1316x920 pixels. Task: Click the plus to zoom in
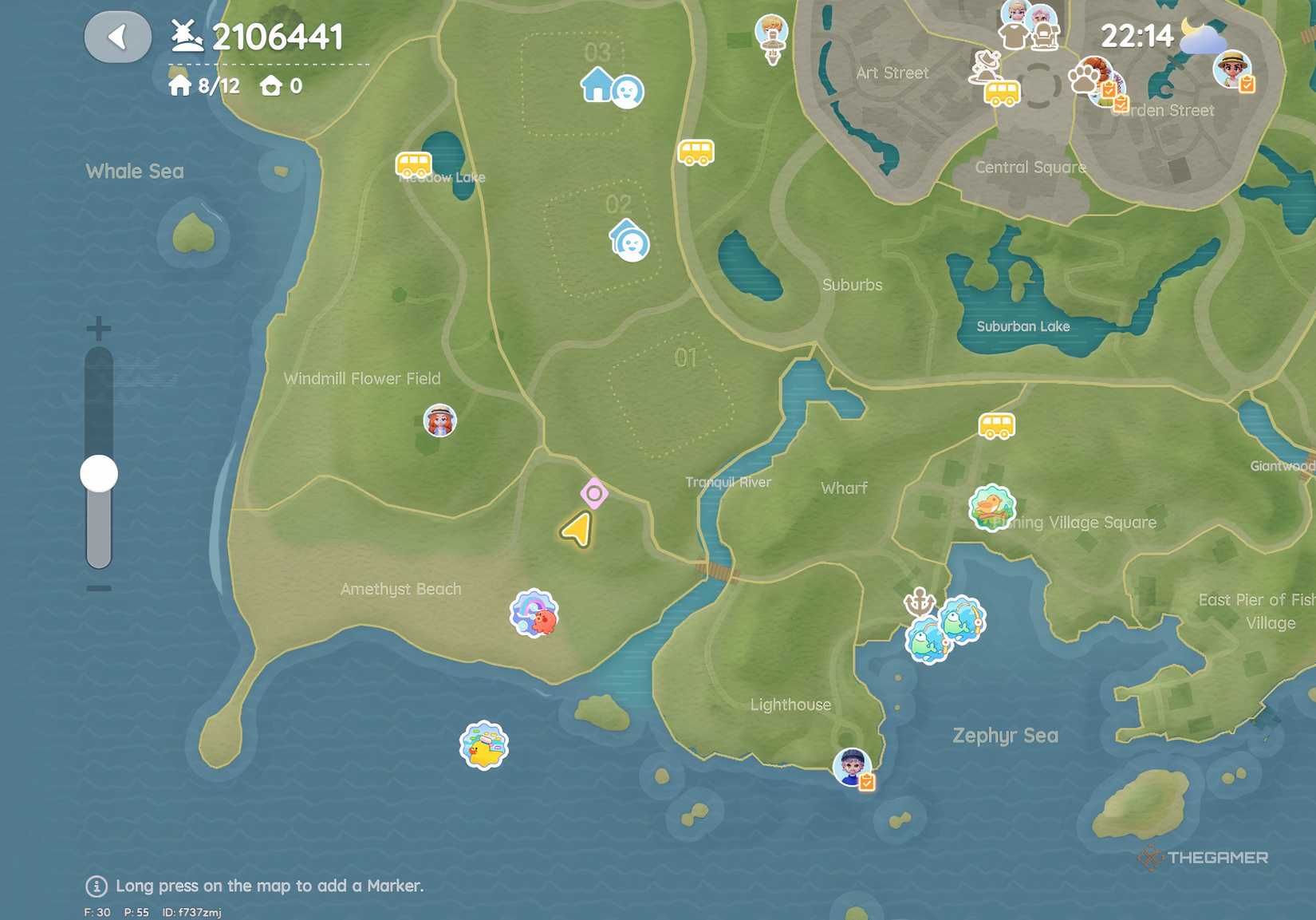[x=97, y=326]
